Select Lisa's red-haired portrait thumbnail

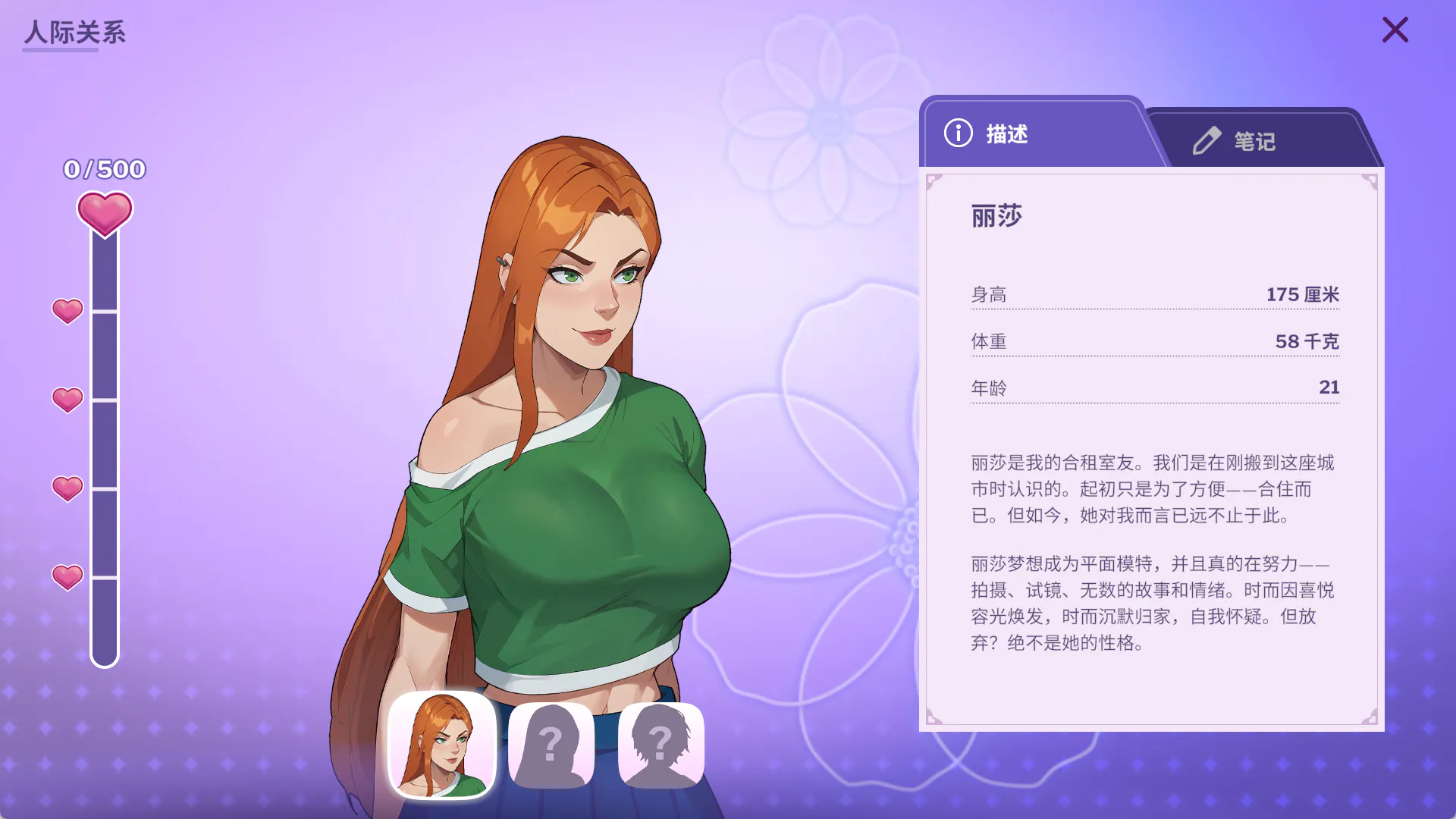442,745
